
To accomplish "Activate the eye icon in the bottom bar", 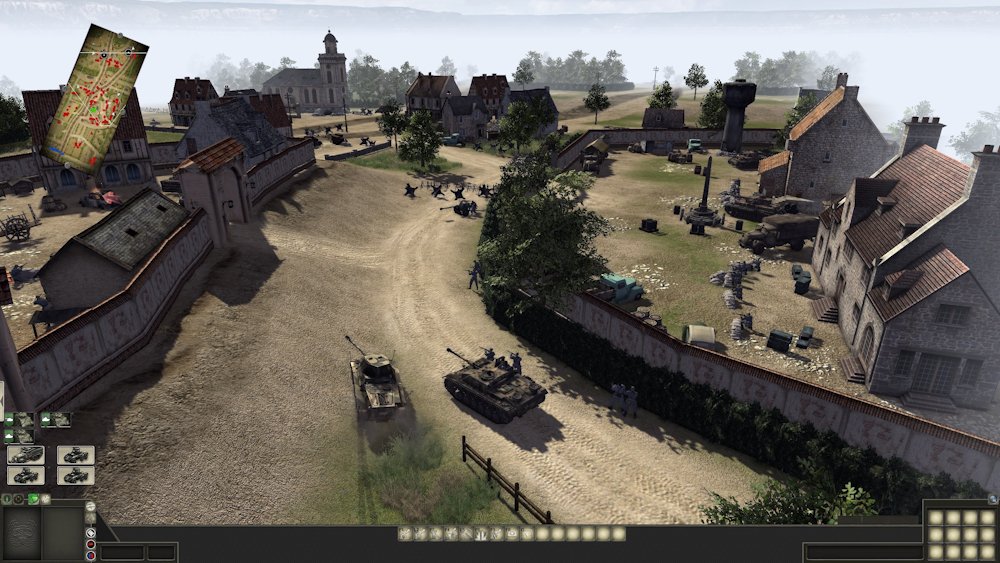I will pos(512,534).
